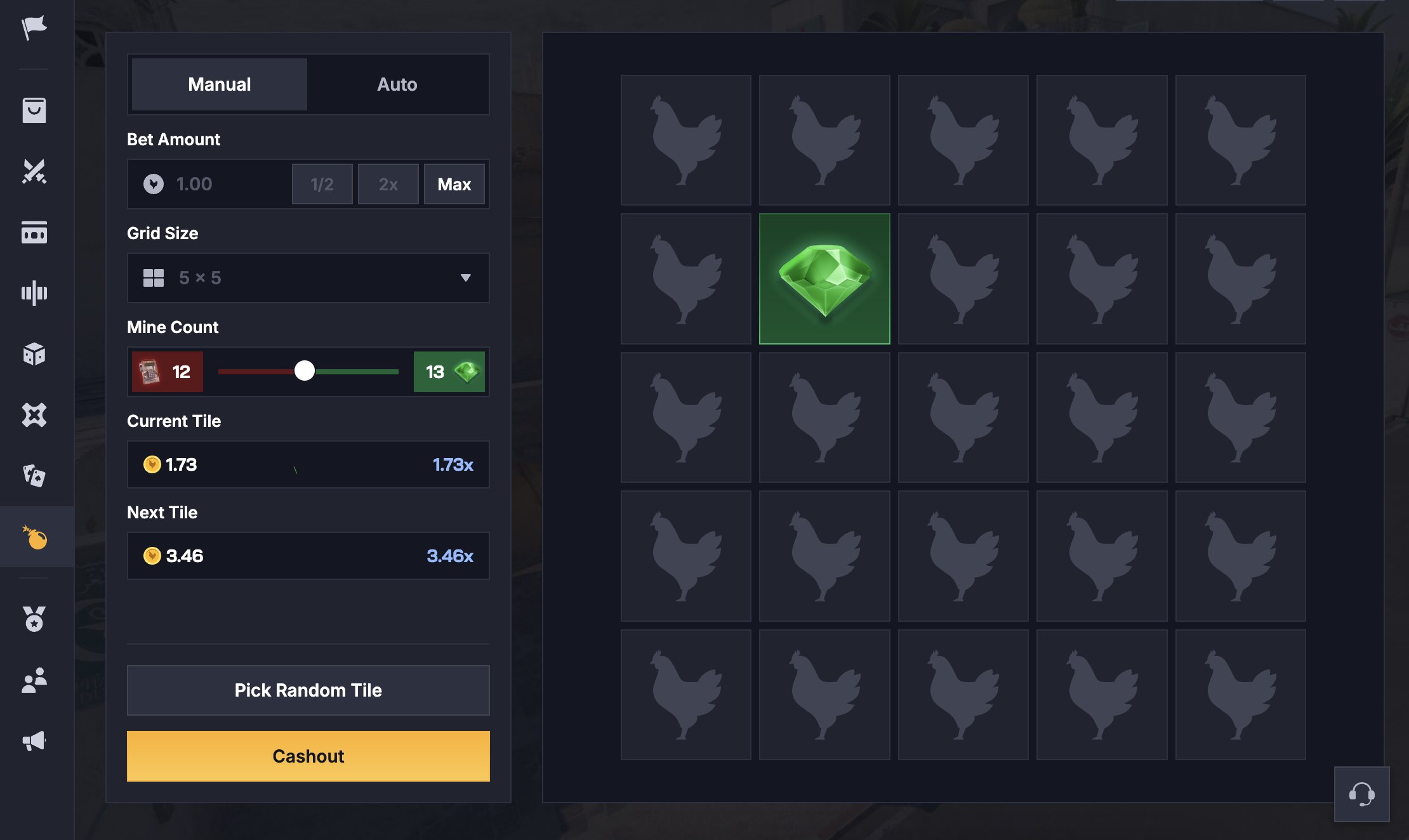Set the bet to Max
This screenshot has height=840, width=1409.
point(454,184)
